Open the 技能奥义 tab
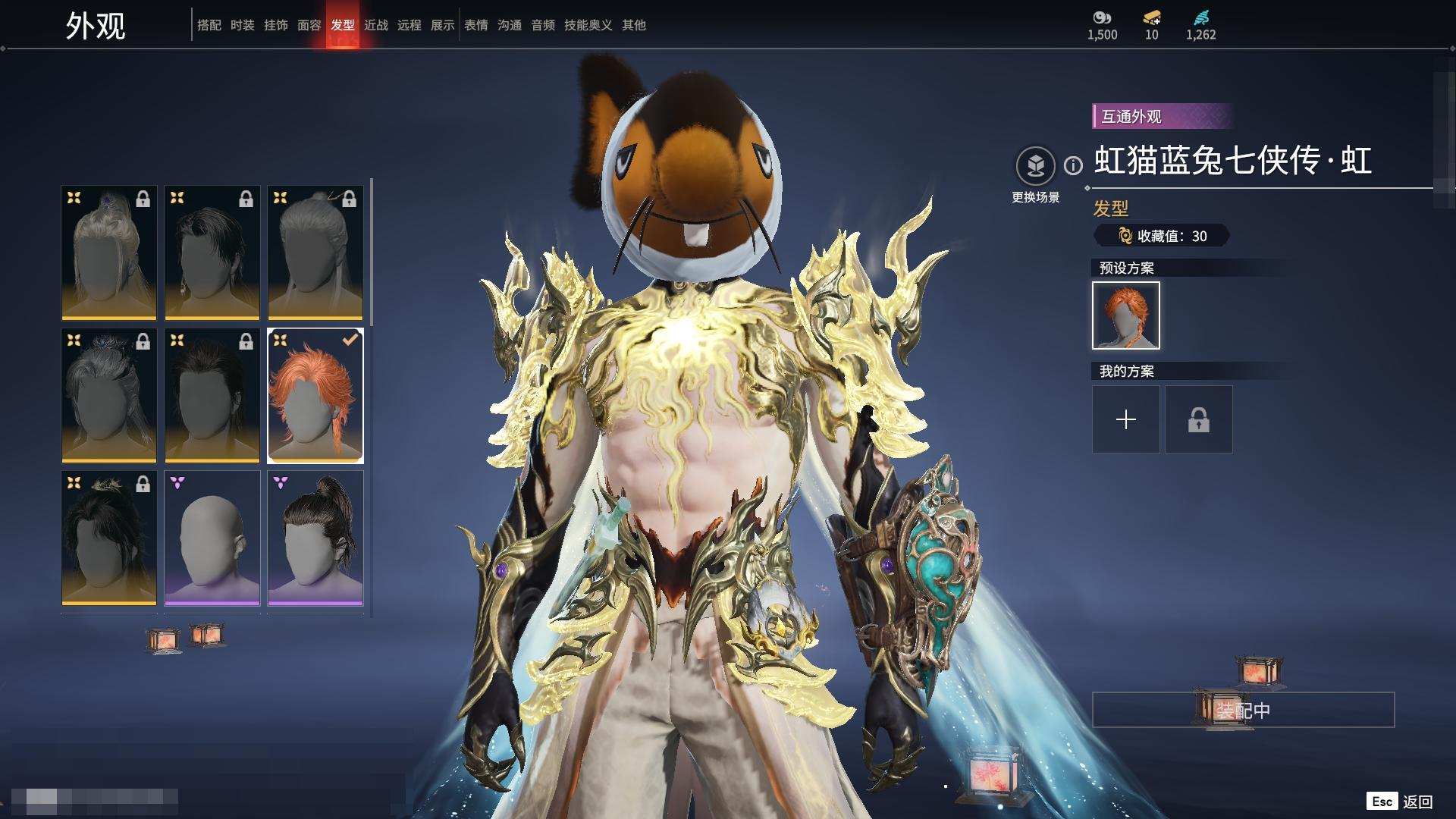The height and width of the screenshot is (819, 1456). pyautogui.click(x=588, y=25)
